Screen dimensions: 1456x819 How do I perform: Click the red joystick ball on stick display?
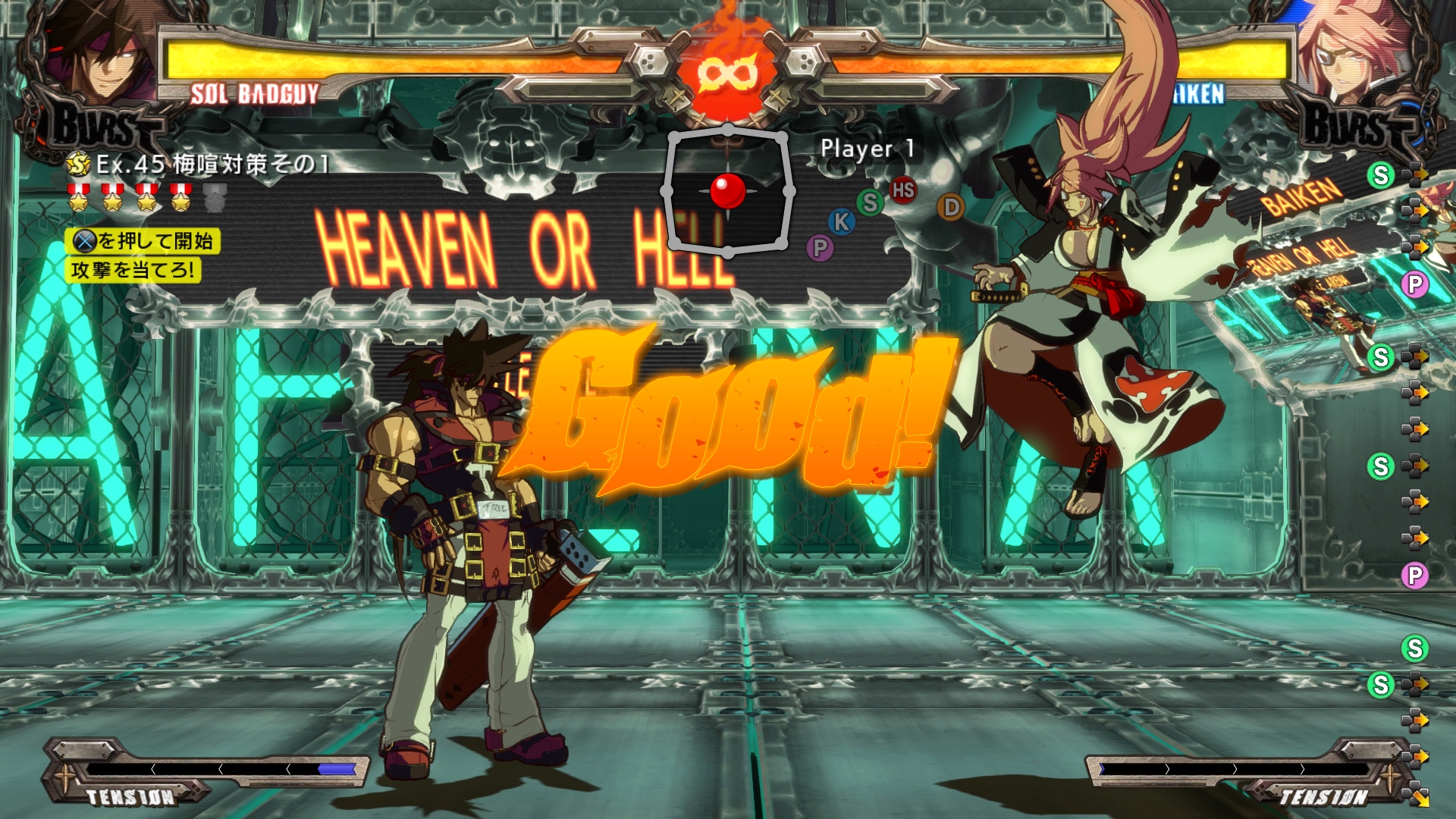coord(728,192)
